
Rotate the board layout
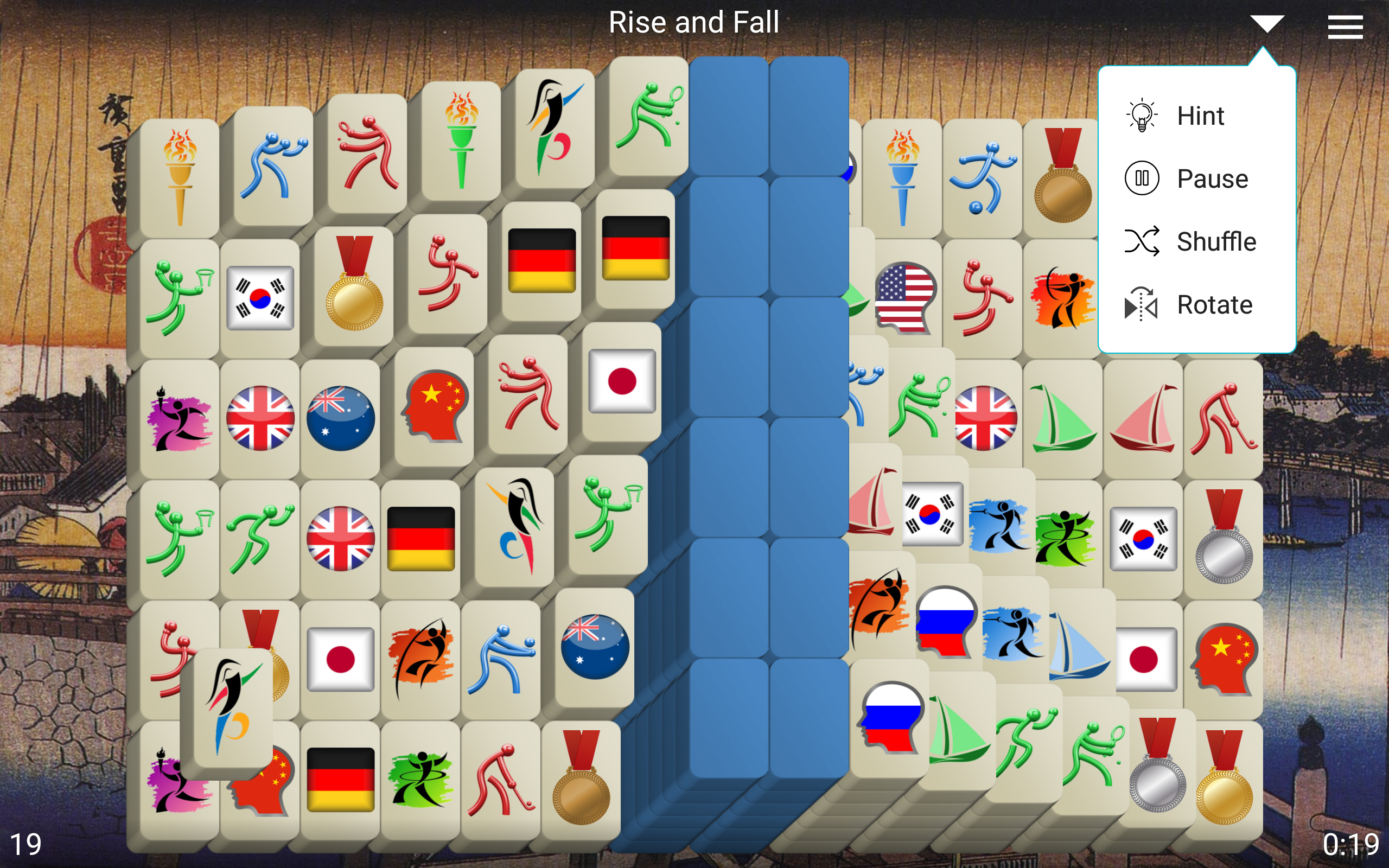pyautogui.click(x=1214, y=305)
